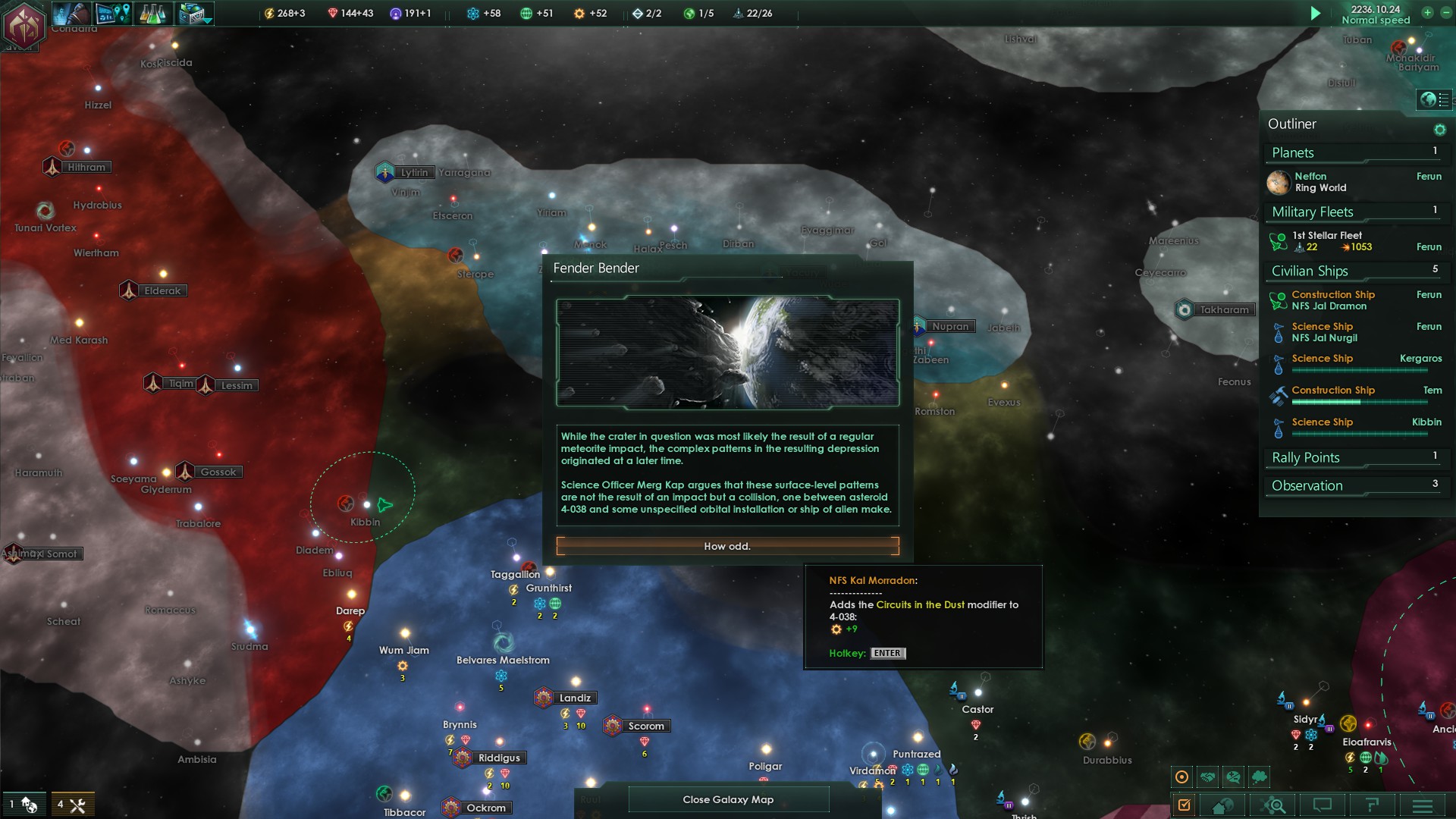Viewport: 1456px width, 819px height.
Task: Open the map-pins sector panel
Action: (x=114, y=13)
